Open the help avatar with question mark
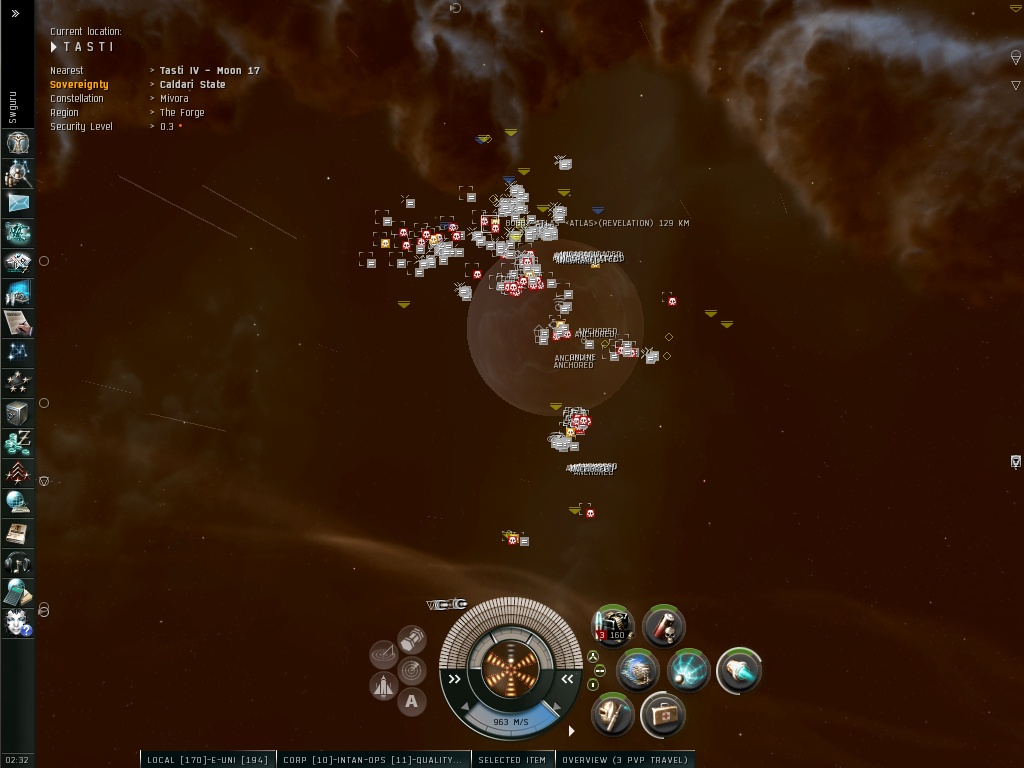 [x=18, y=622]
